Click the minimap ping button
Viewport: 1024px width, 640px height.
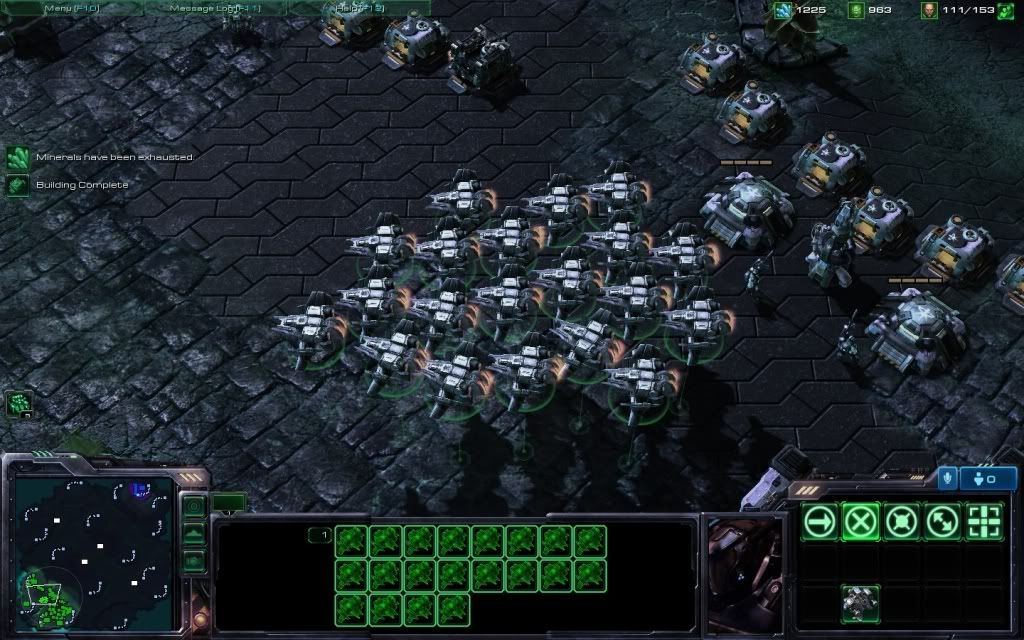coord(194,507)
